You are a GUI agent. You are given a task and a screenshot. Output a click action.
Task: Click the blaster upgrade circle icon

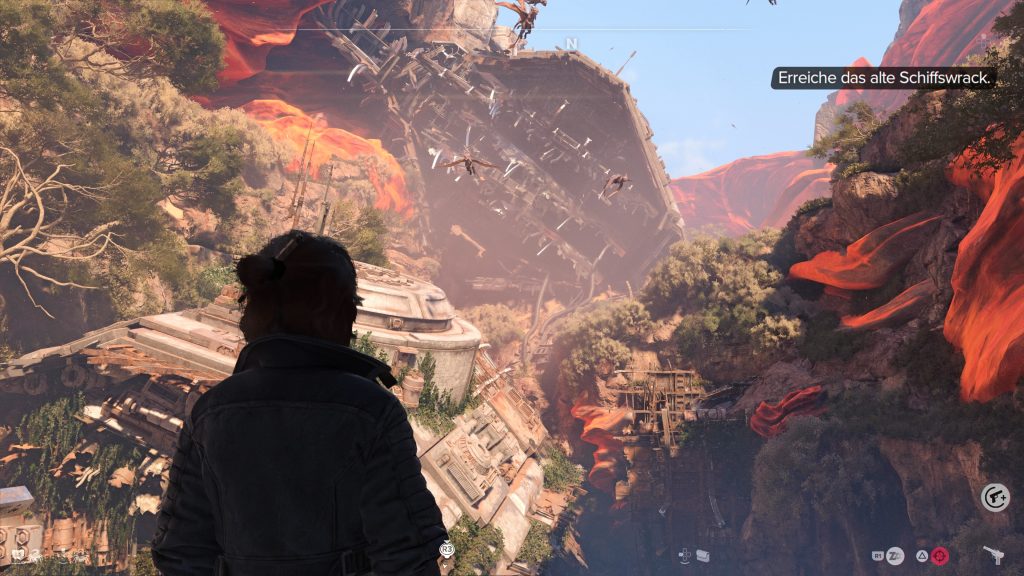pos(994,497)
